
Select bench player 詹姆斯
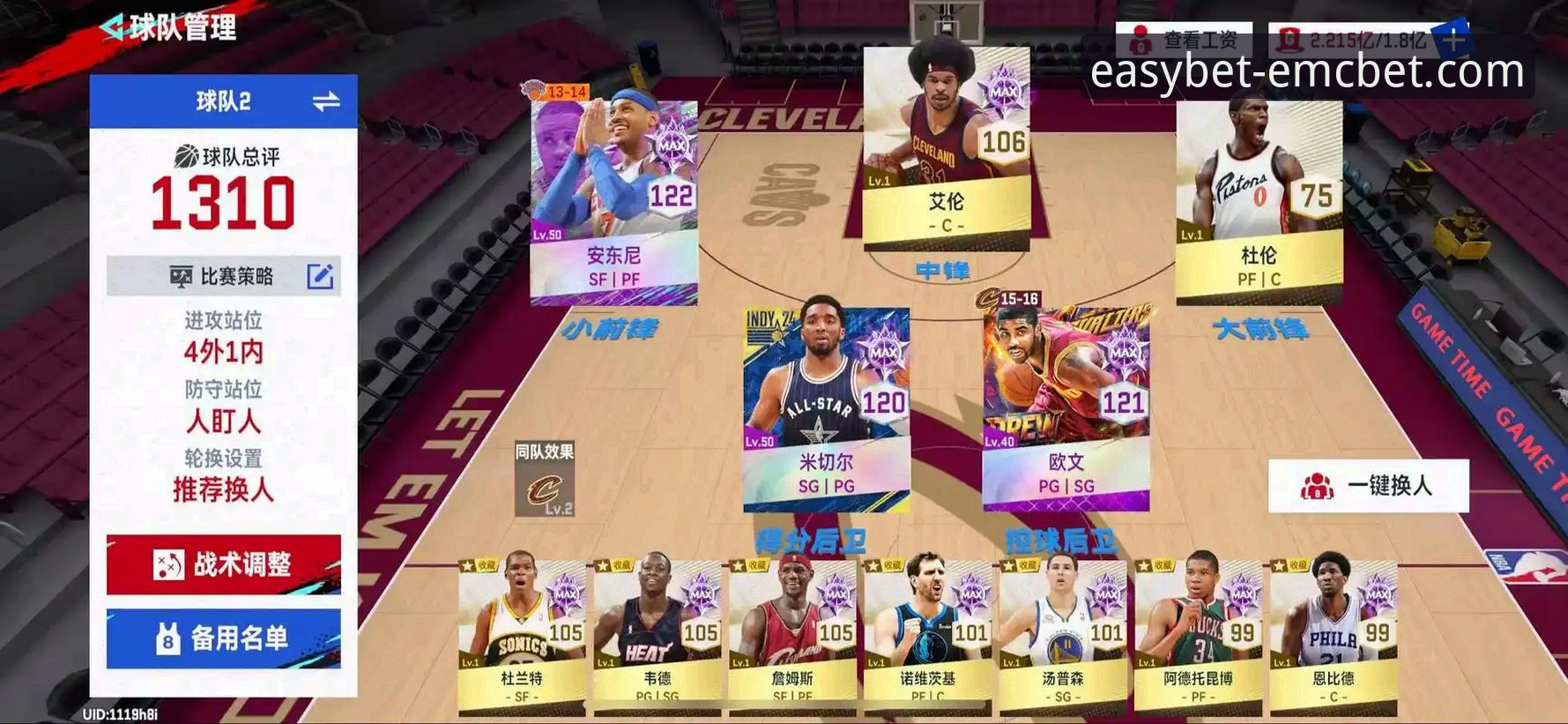[792, 637]
